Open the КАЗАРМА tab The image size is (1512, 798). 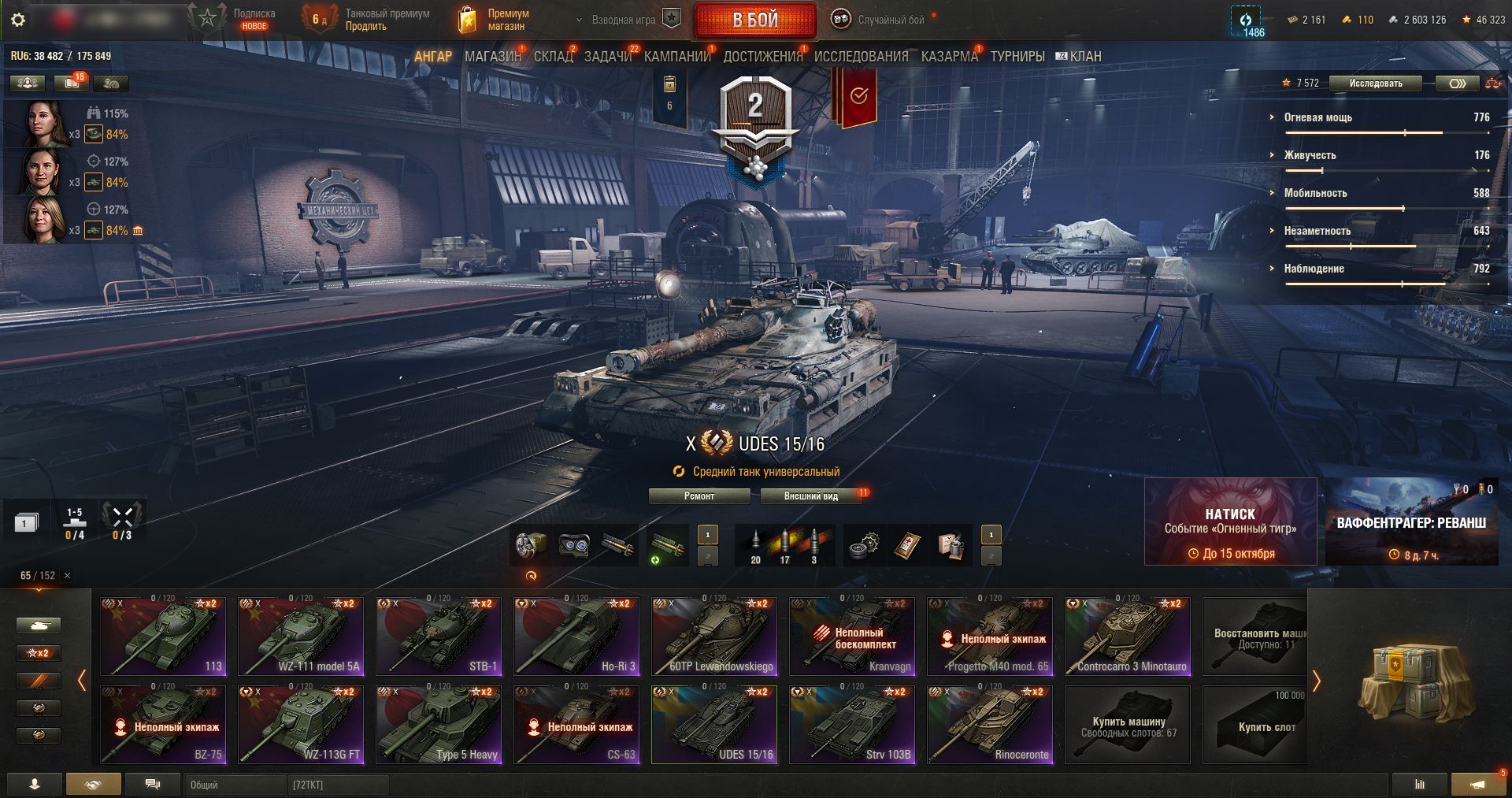pyautogui.click(x=949, y=57)
